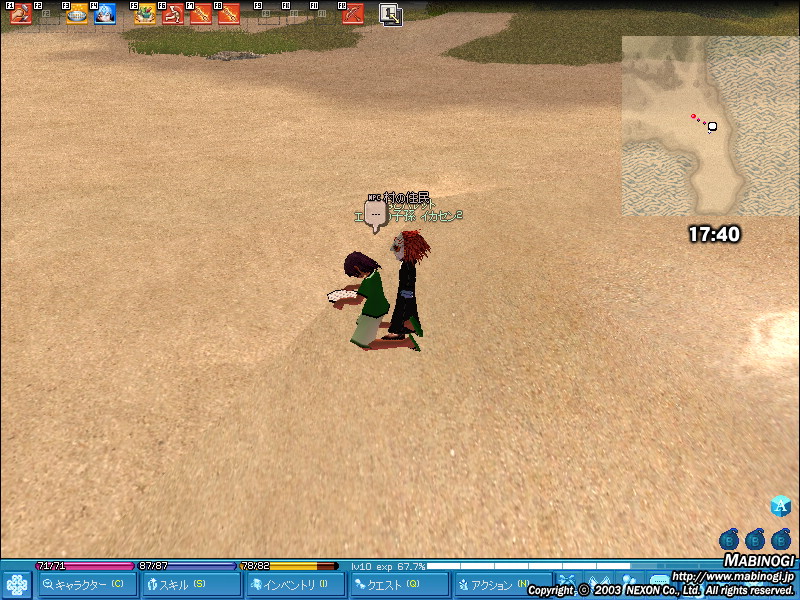800x600 pixels.
Task: Use the F5 hotbar skill icon
Action: pos(145,14)
